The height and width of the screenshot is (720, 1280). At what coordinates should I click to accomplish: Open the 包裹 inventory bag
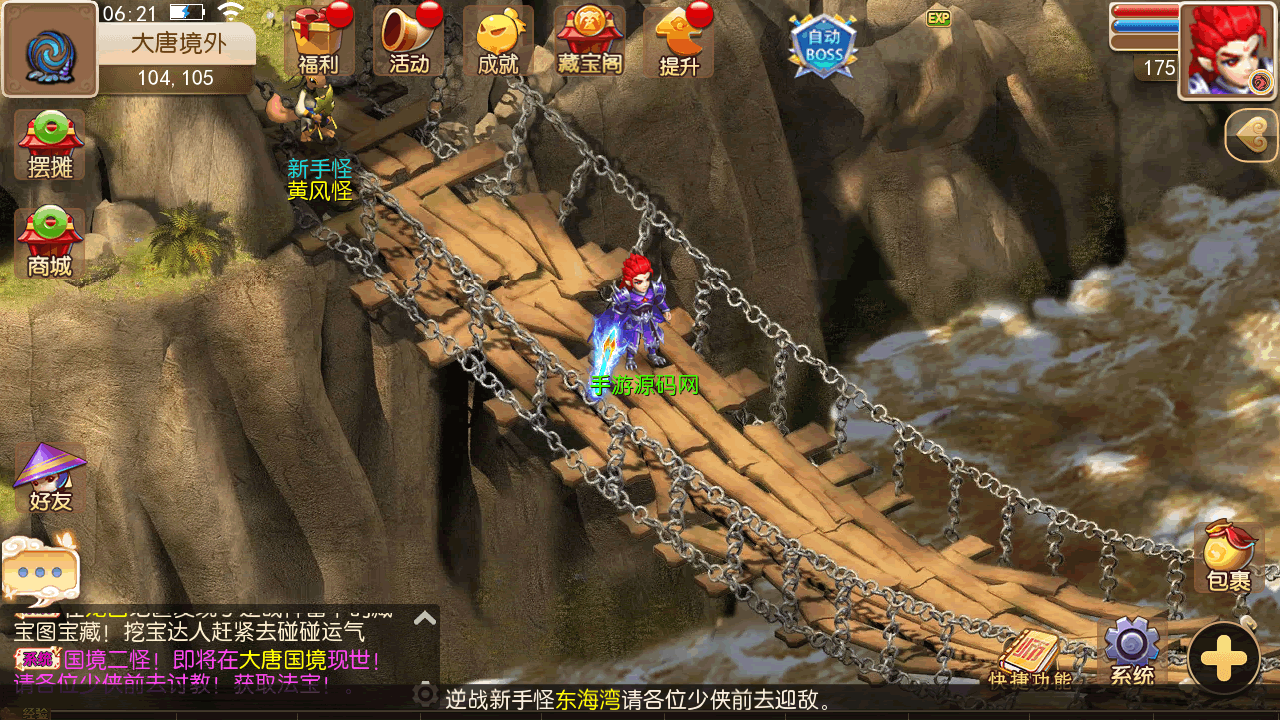(x=1228, y=557)
